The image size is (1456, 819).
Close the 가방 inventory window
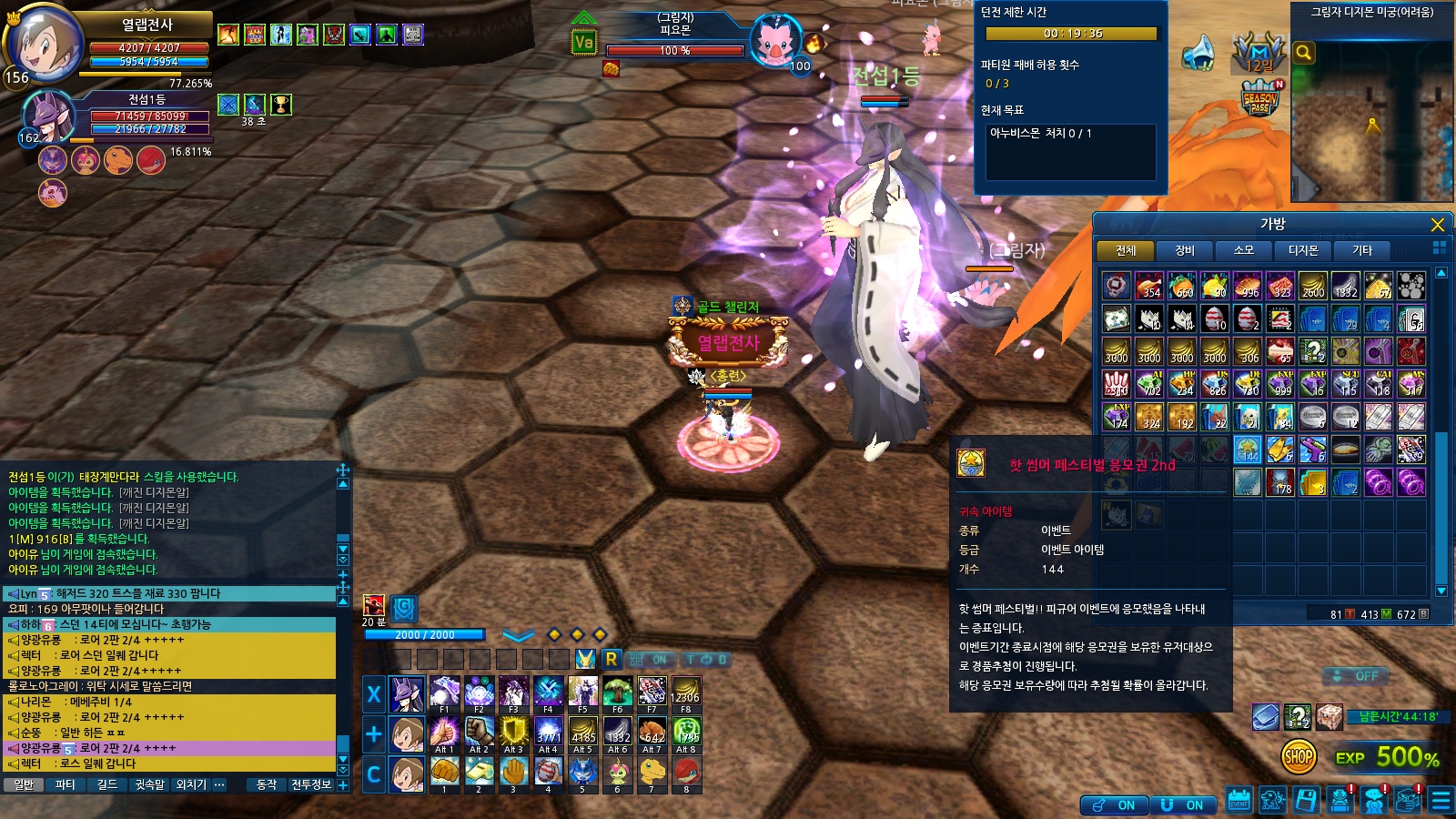[x=1438, y=225]
